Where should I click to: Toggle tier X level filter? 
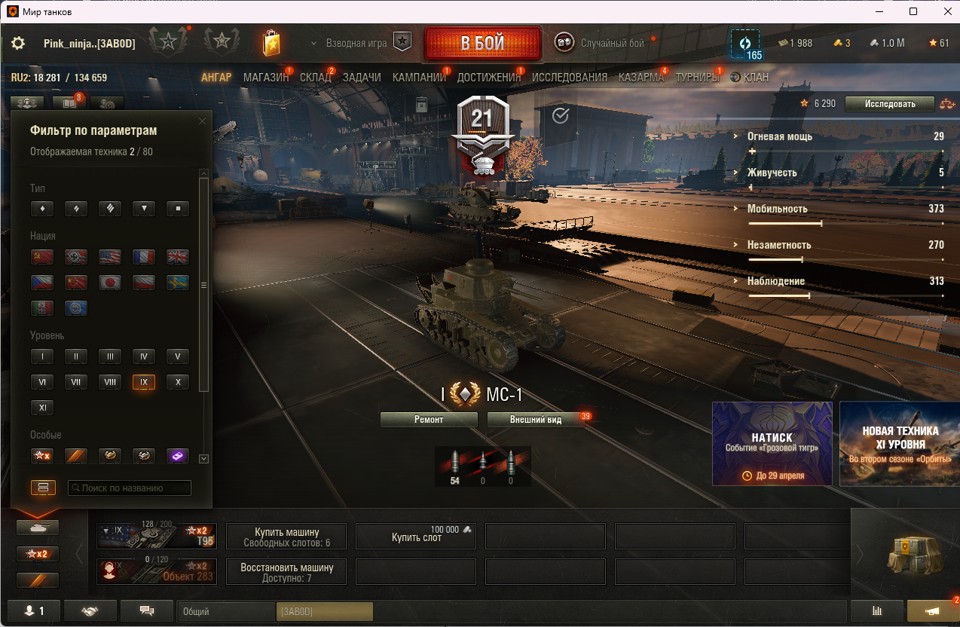(x=177, y=382)
